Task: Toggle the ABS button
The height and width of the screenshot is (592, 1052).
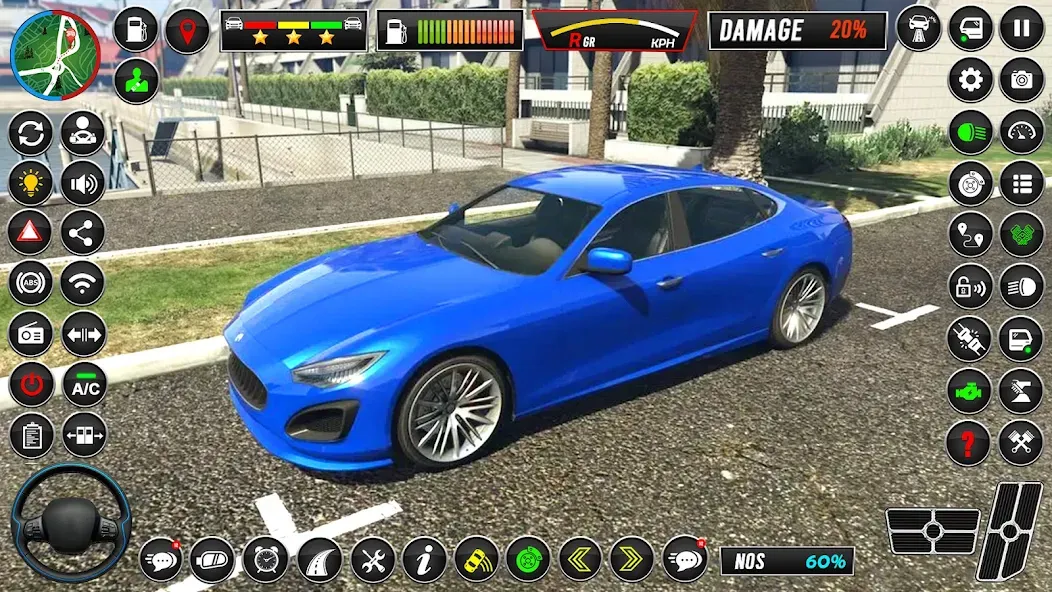Action: (x=31, y=283)
